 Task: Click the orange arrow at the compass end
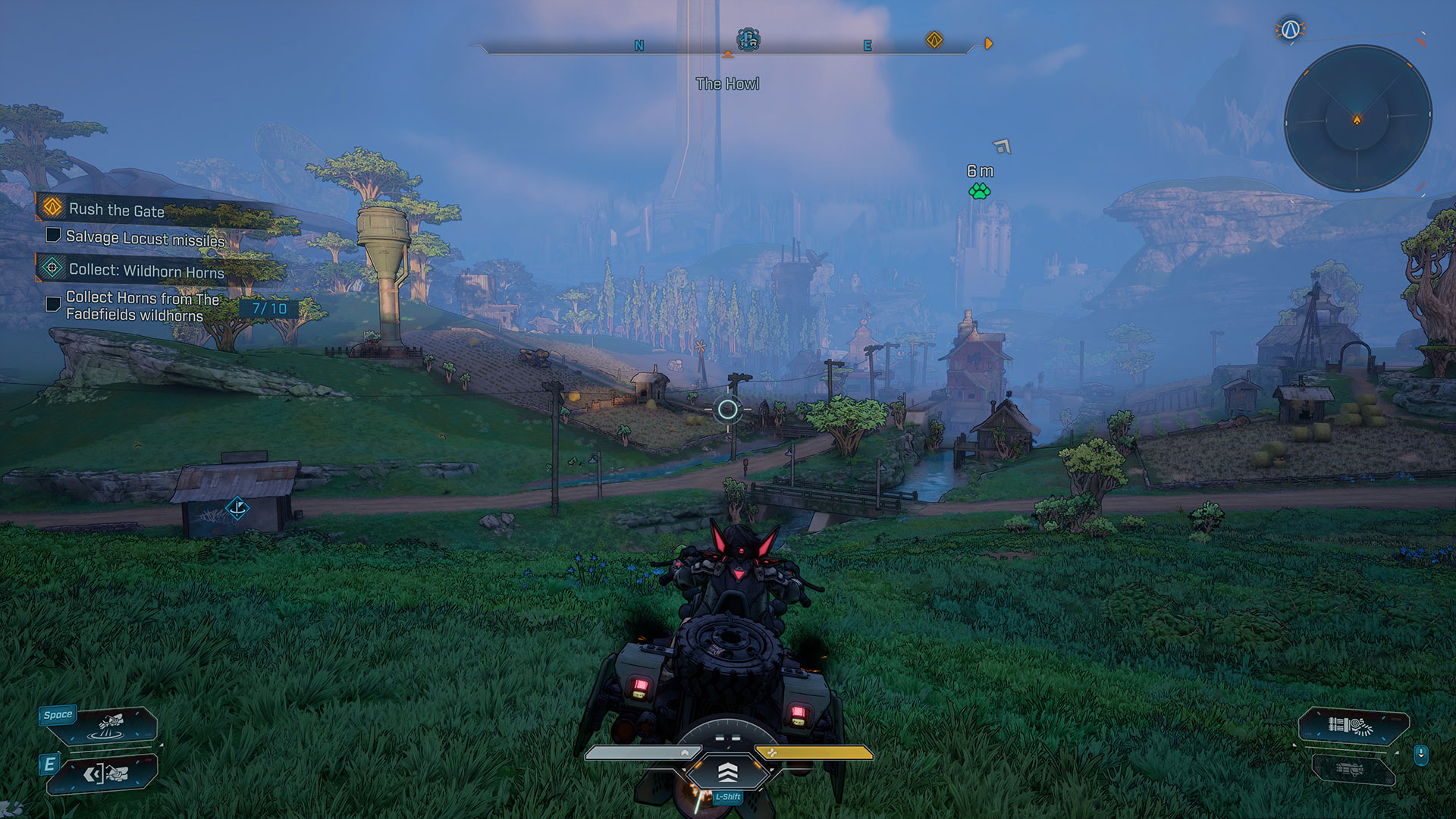(988, 44)
